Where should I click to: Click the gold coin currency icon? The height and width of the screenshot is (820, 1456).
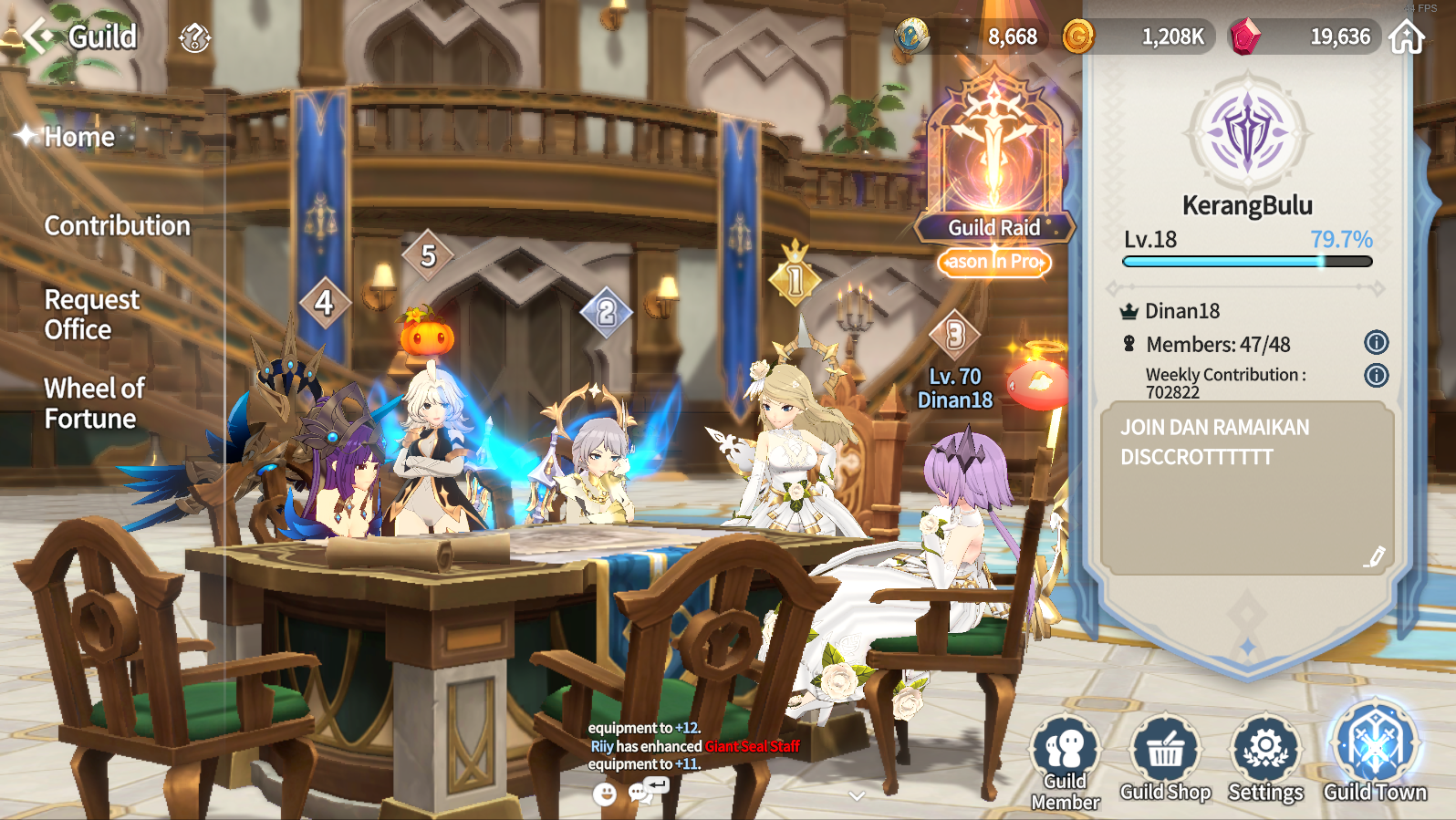pos(1078,36)
